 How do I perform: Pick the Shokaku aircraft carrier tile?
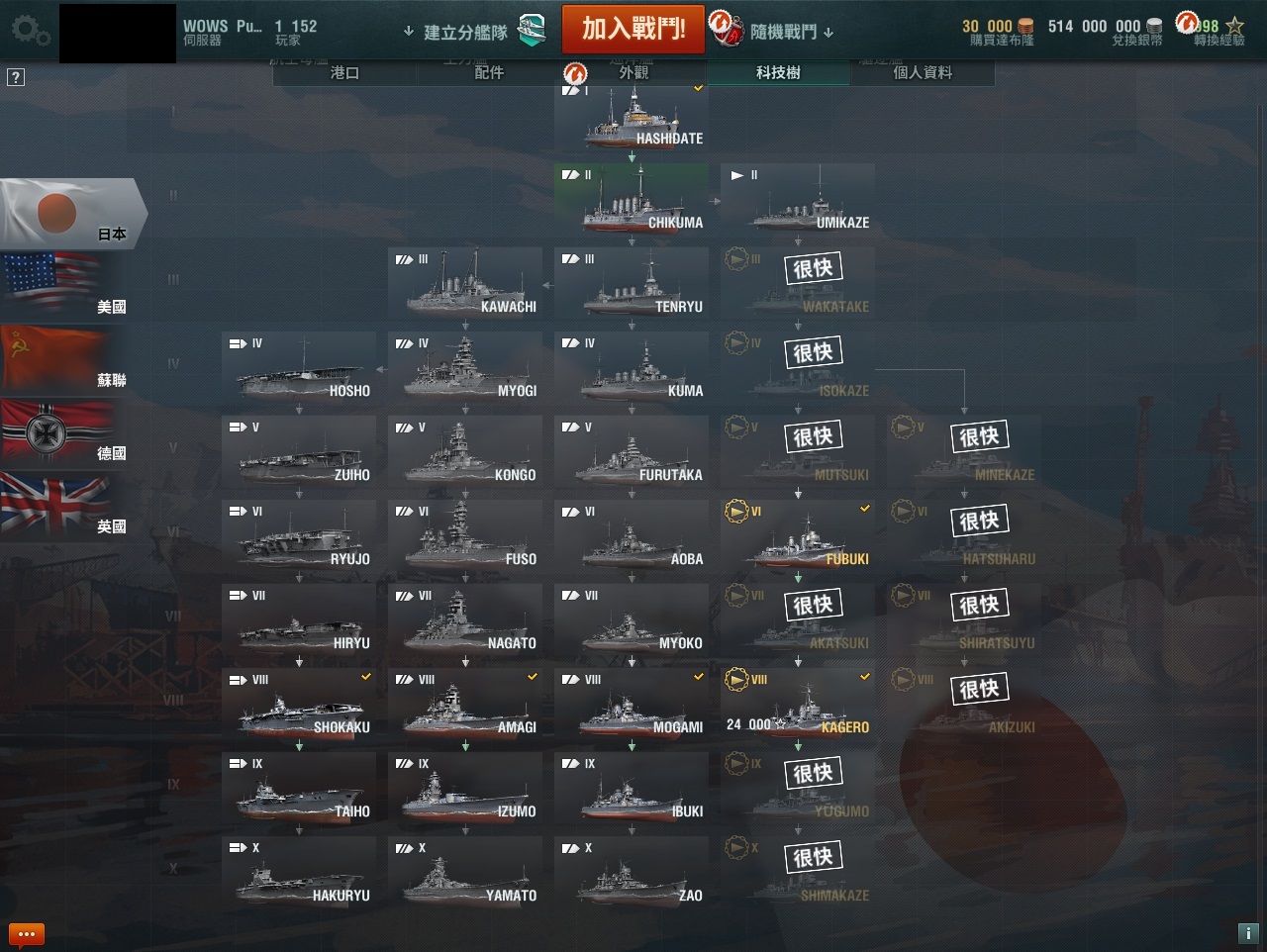coord(299,708)
